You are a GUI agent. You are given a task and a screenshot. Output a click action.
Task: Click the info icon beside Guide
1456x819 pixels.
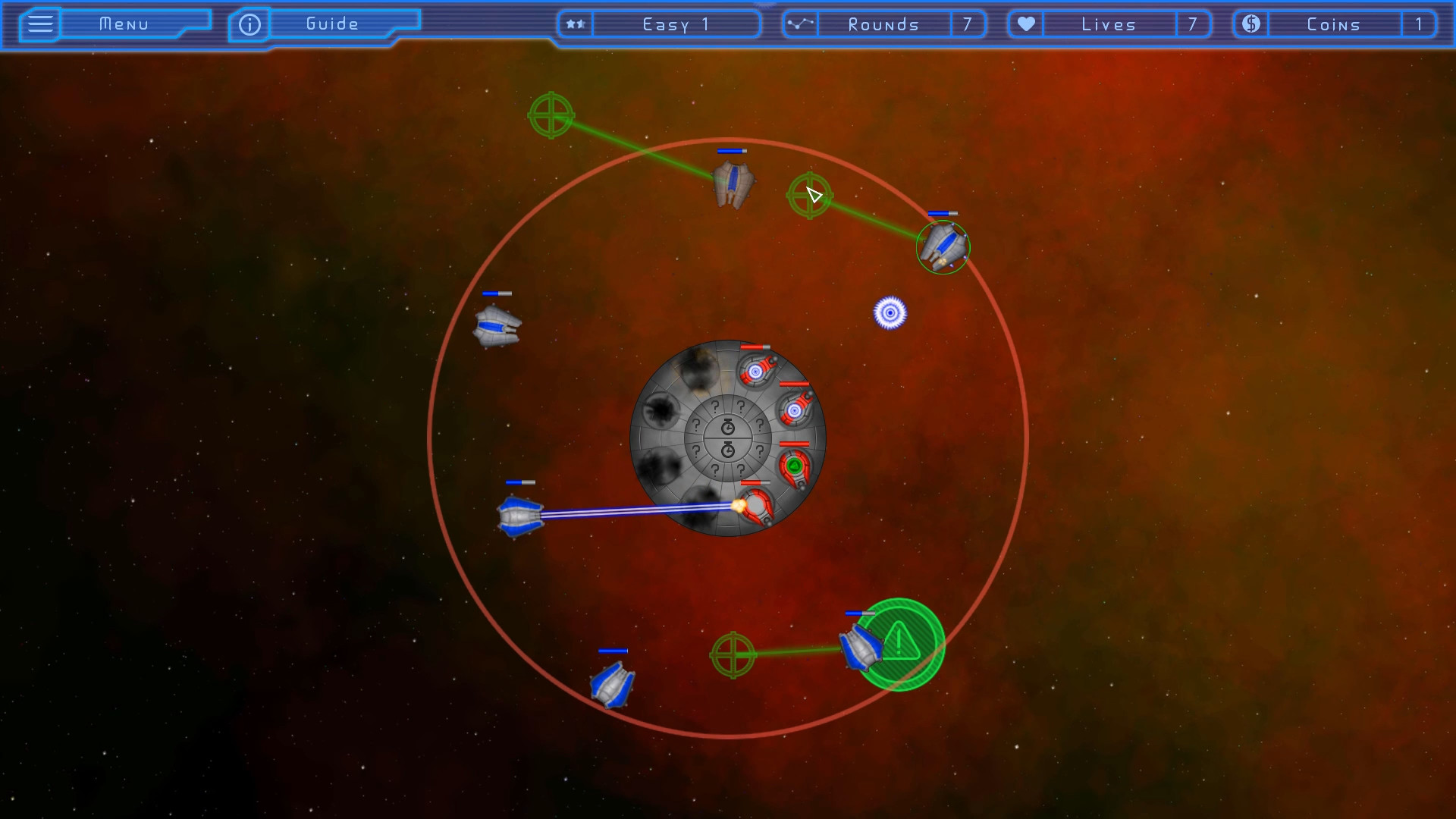[x=249, y=24]
